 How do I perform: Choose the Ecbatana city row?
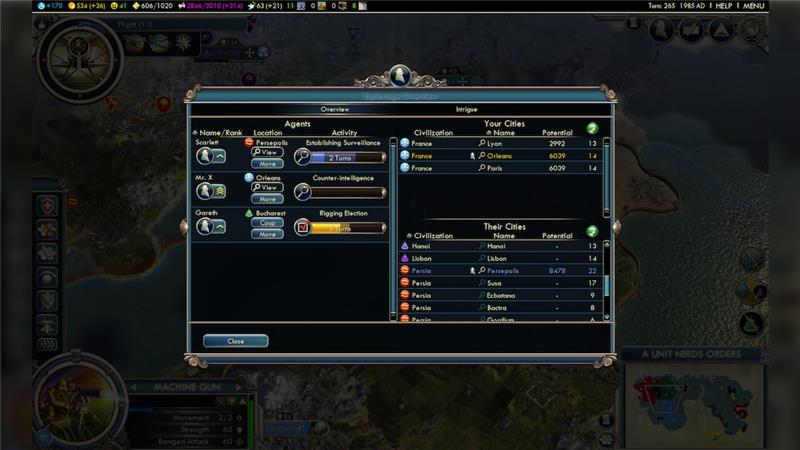tap(500, 295)
